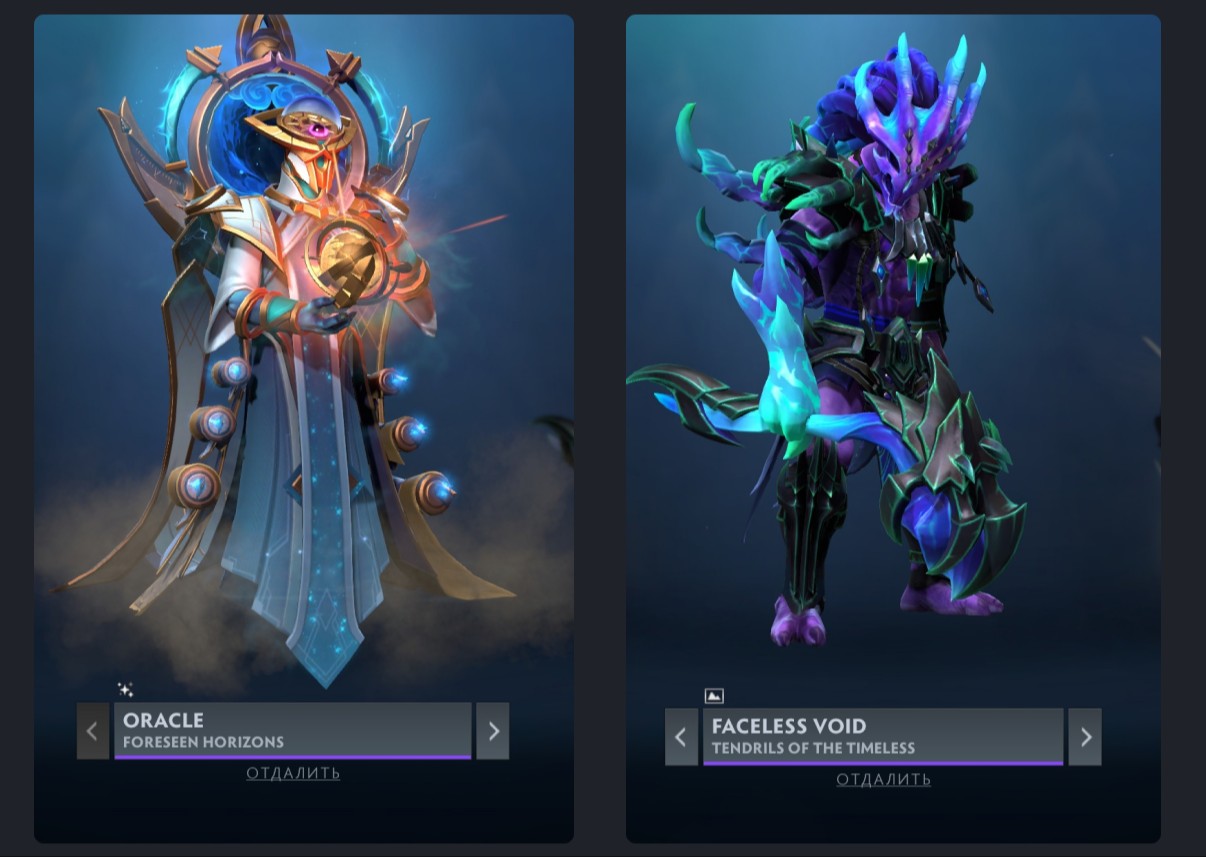Screen dimensions: 1206x857
Task: Click the picture icon above Faceless Void label
Action: [714, 696]
